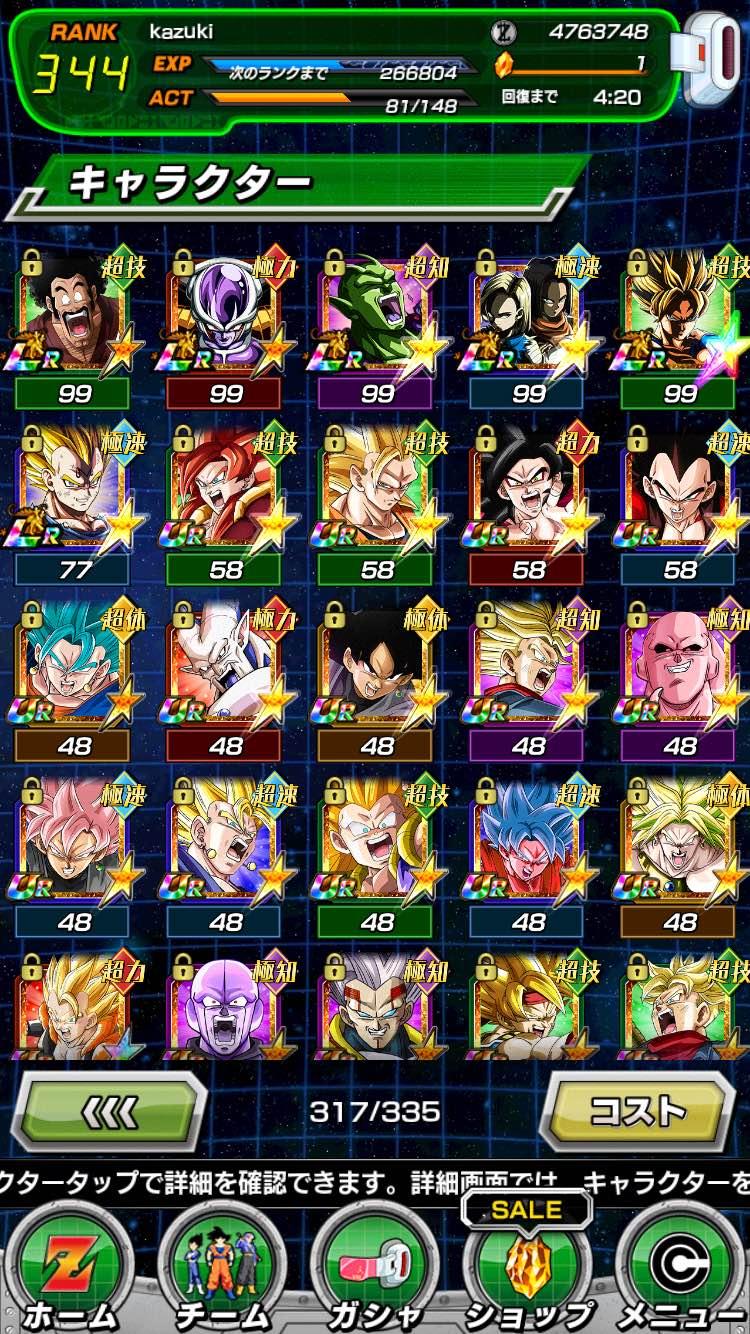Choose the purple Hit character card
The width and height of the screenshot is (750, 1334).
pyautogui.click(x=226, y=1005)
